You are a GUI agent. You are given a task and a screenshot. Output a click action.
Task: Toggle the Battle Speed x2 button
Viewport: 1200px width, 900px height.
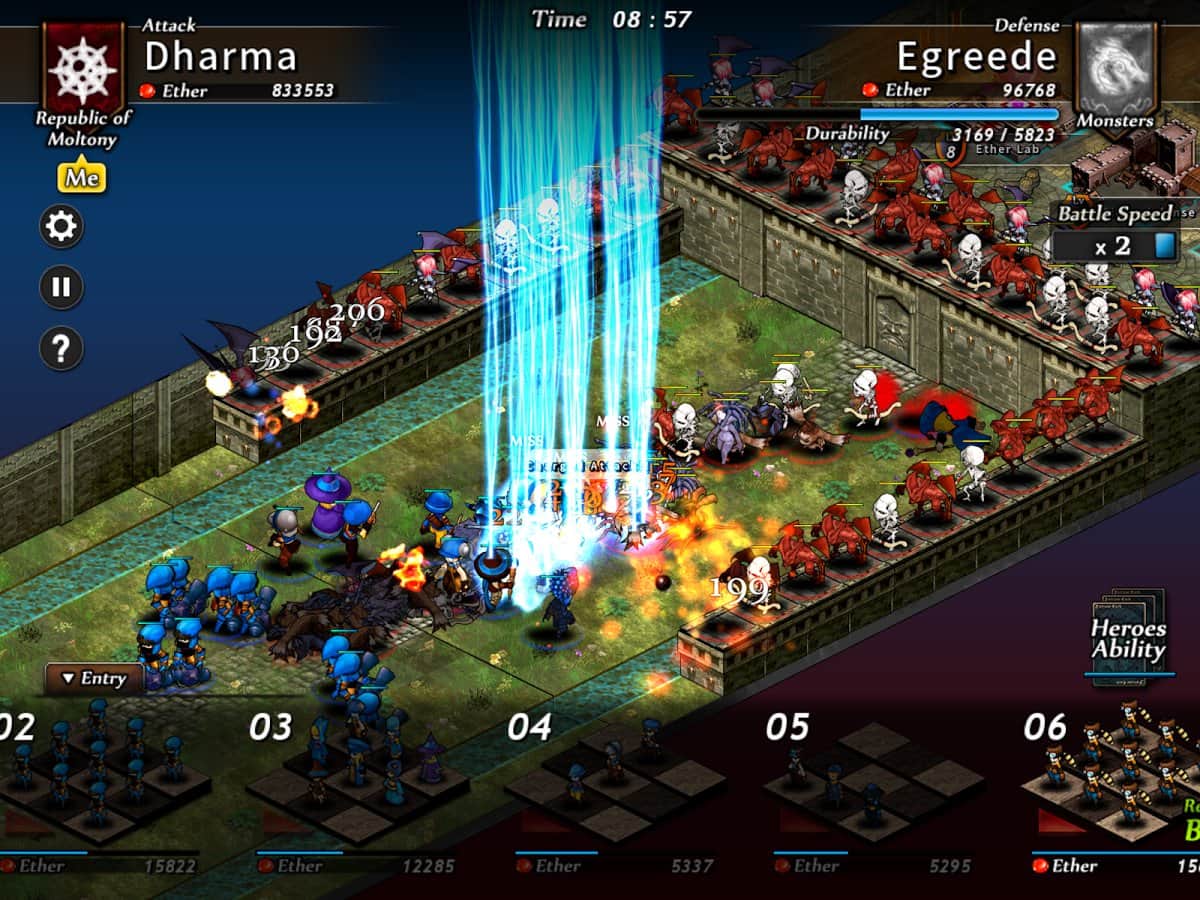pyautogui.click(x=1115, y=245)
